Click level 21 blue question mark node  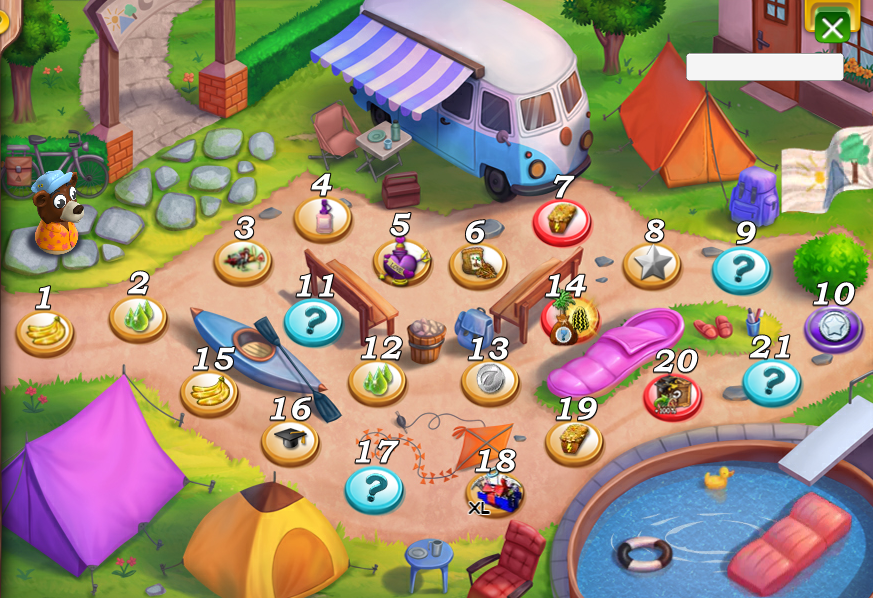click(x=672, y=395)
